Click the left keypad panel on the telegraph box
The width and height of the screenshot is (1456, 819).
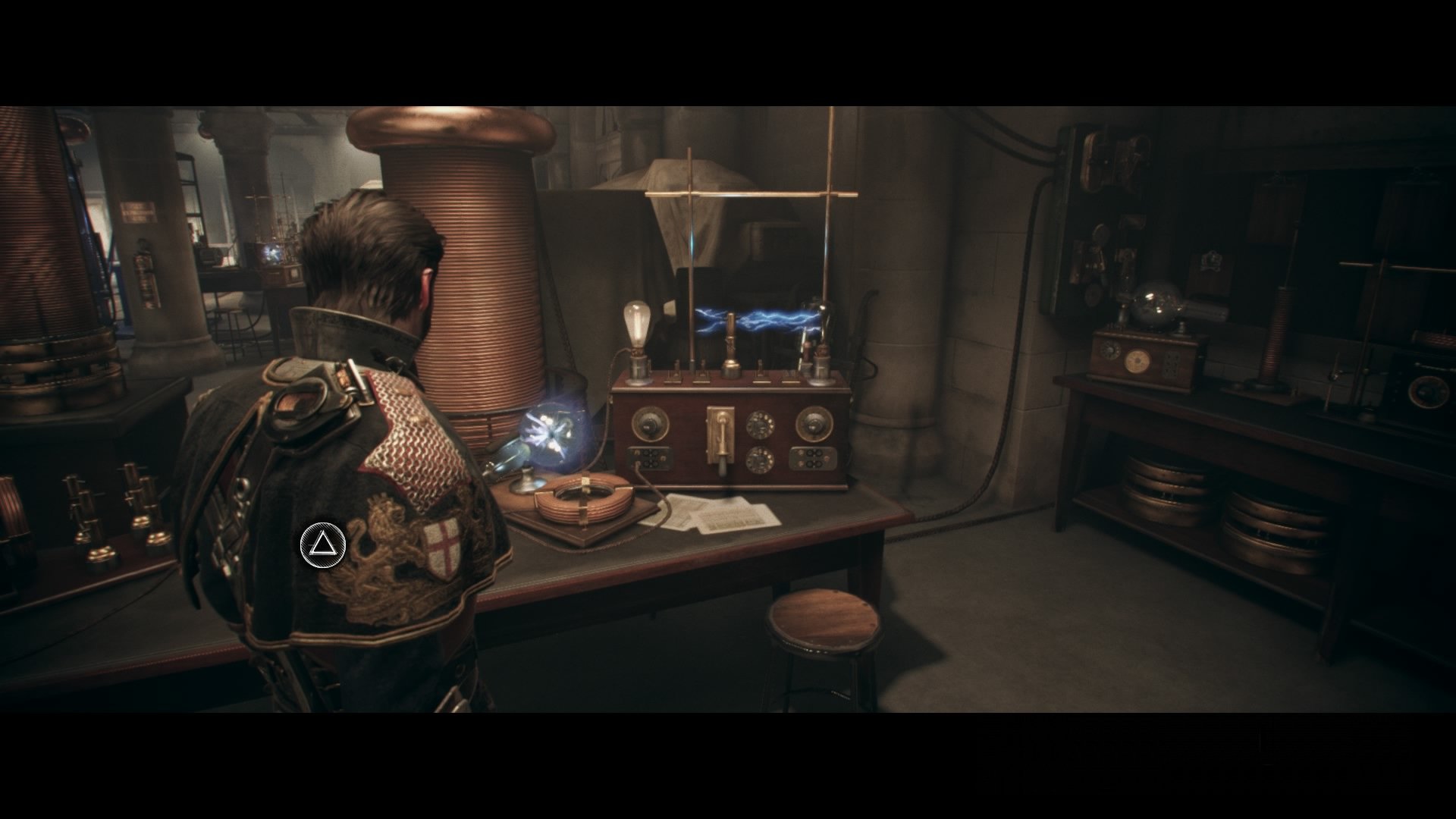coord(650,458)
